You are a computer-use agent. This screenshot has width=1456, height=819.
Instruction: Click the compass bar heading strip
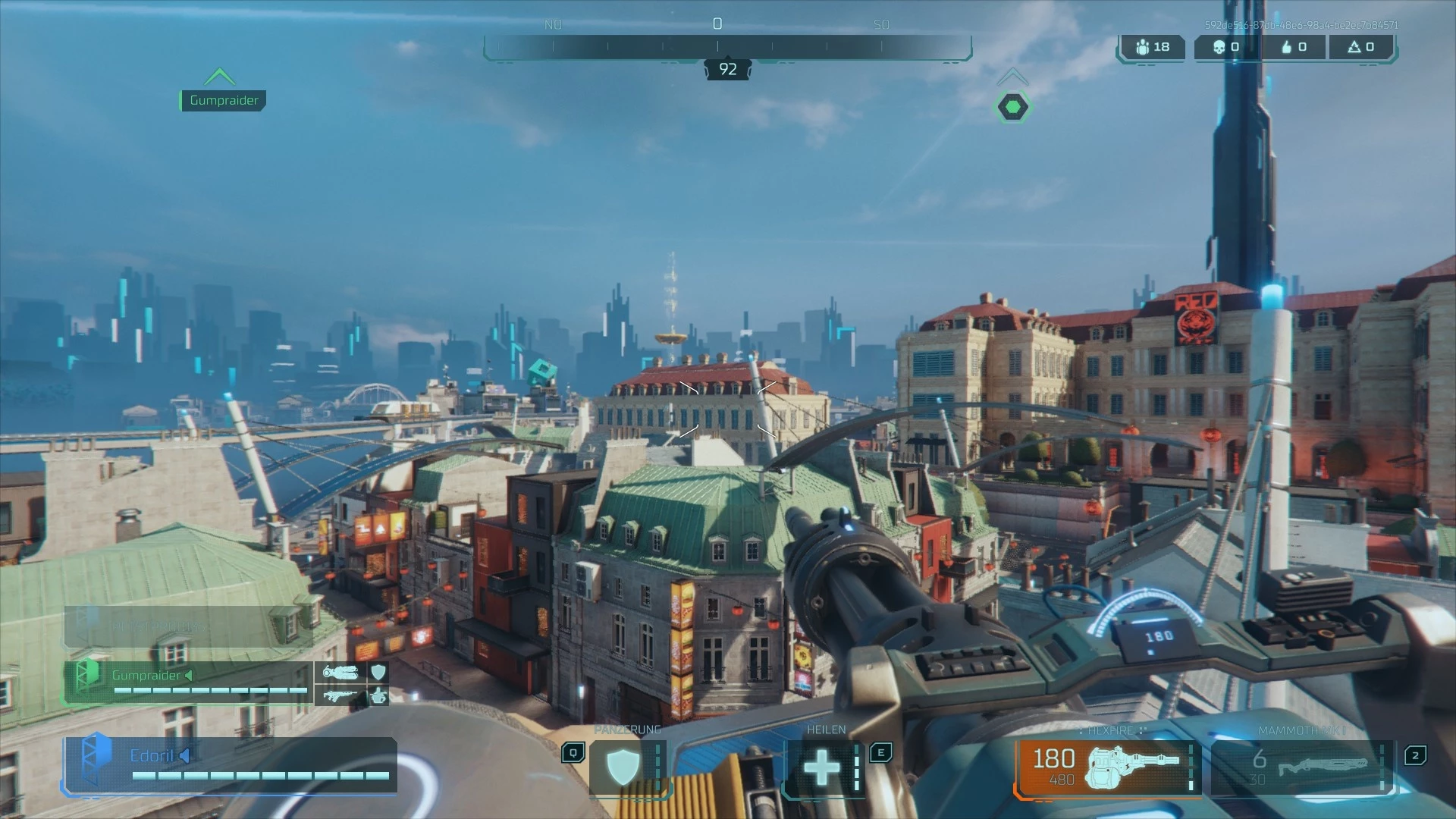pos(727,47)
